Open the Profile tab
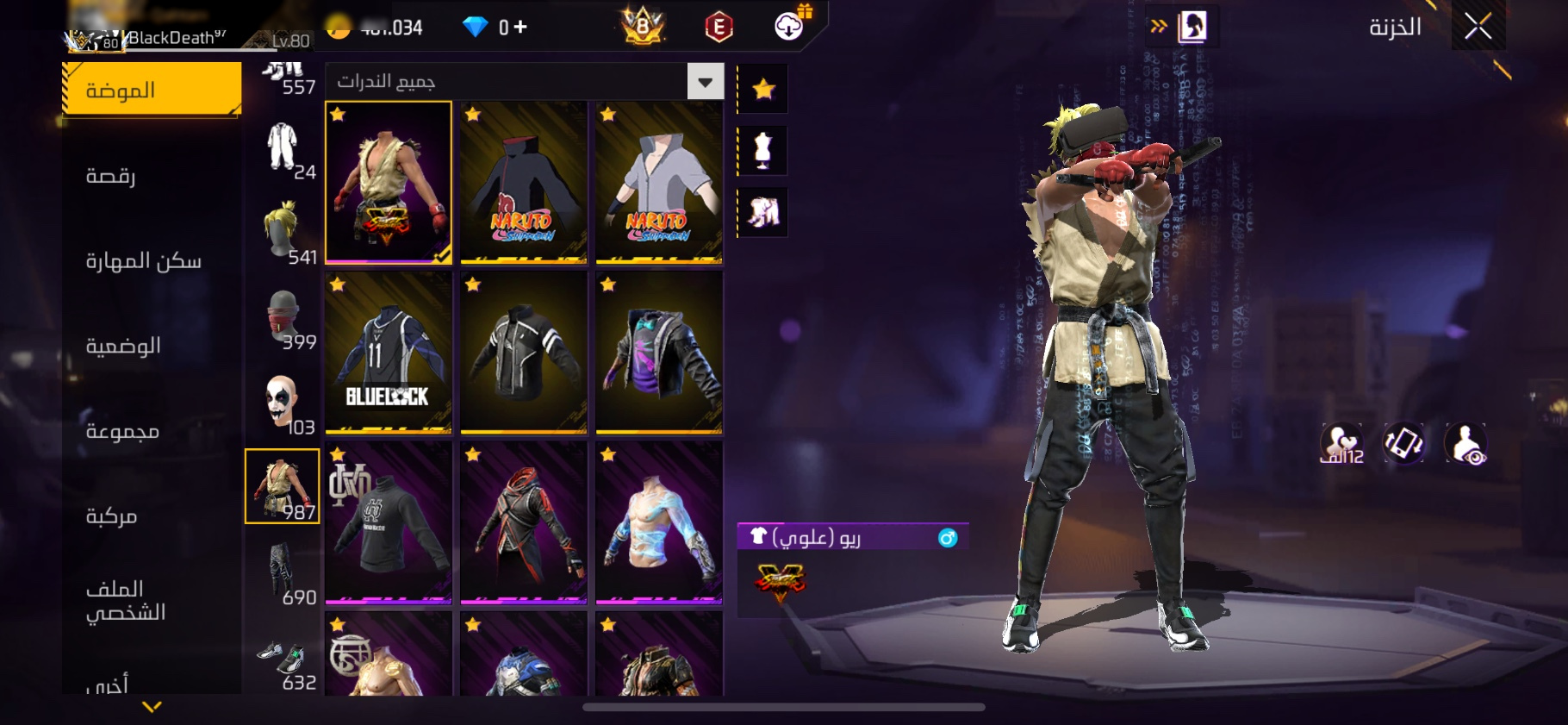Screen dimensions: 1568x725 tap(126, 600)
